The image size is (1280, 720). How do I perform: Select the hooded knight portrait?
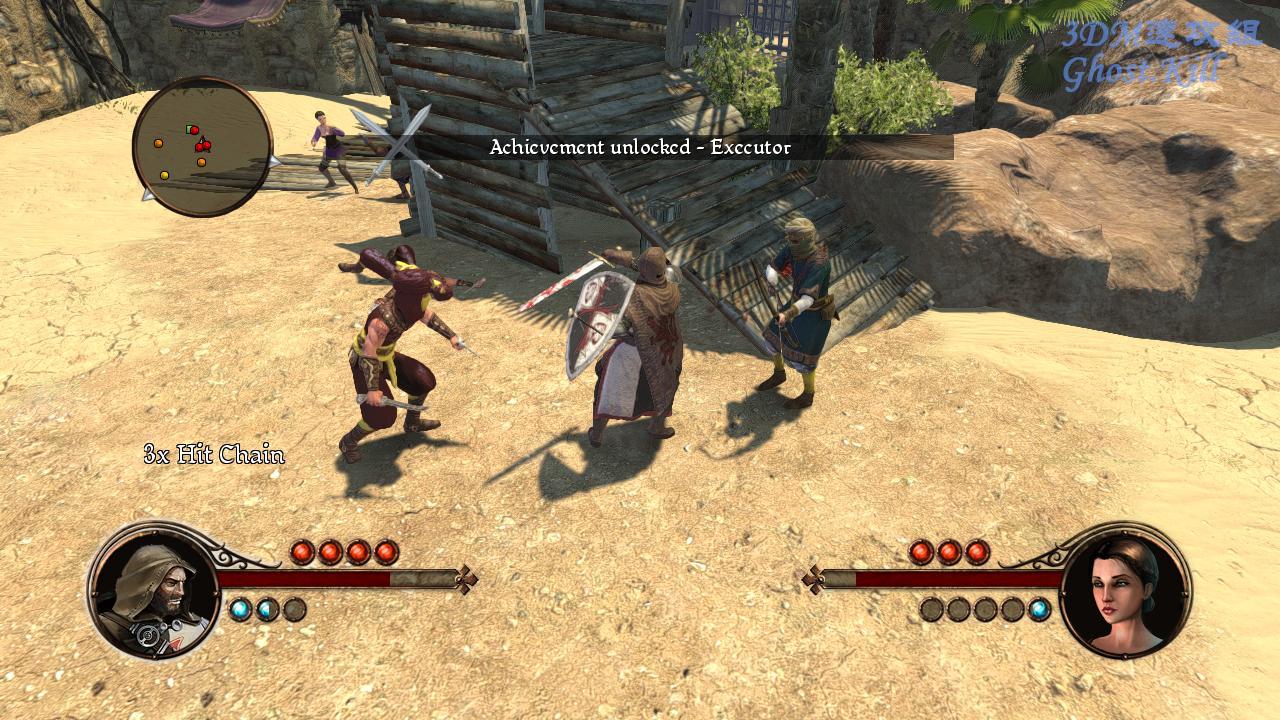click(153, 590)
